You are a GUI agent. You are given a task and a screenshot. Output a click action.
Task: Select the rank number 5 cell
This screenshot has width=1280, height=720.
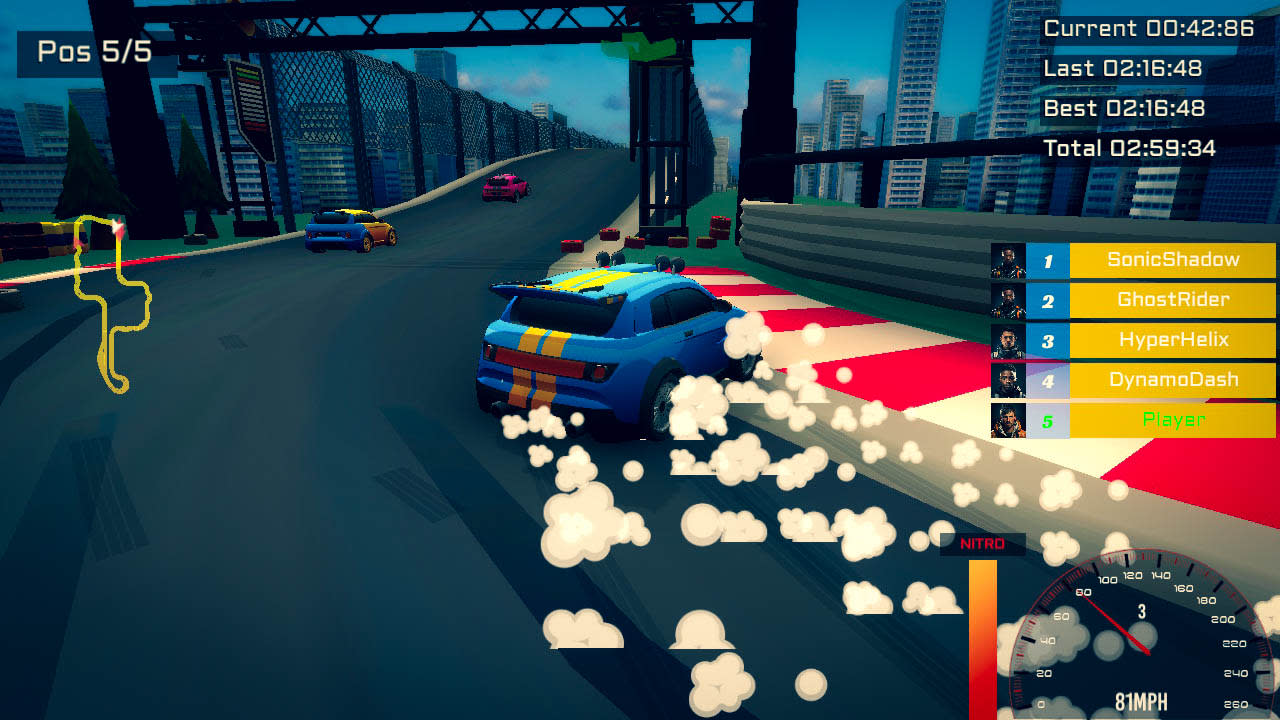(1047, 421)
